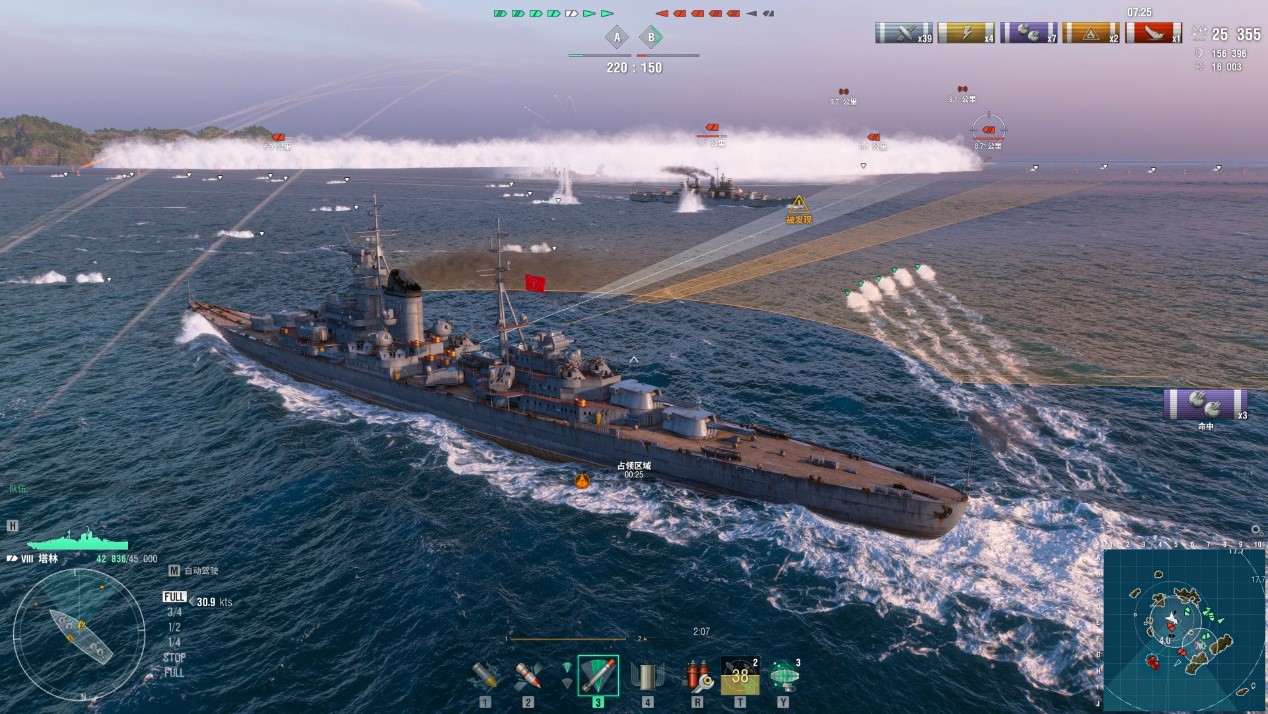Choose the grey cylinder armament in slot 4
This screenshot has width=1268, height=714.
(x=647, y=676)
